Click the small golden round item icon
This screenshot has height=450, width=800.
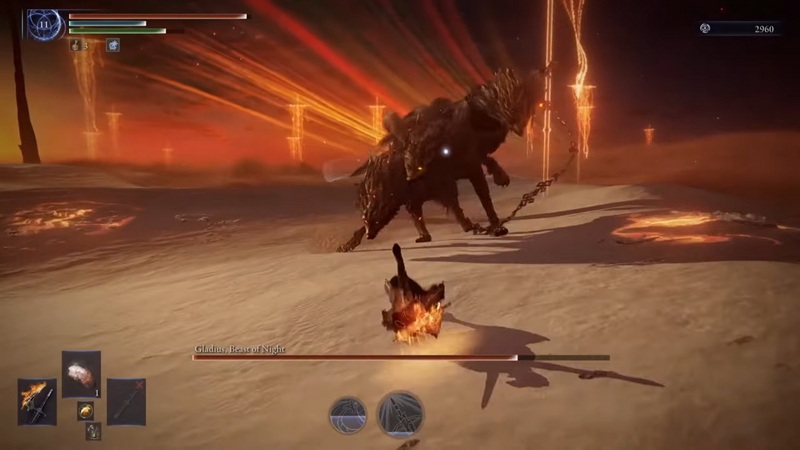point(86,409)
